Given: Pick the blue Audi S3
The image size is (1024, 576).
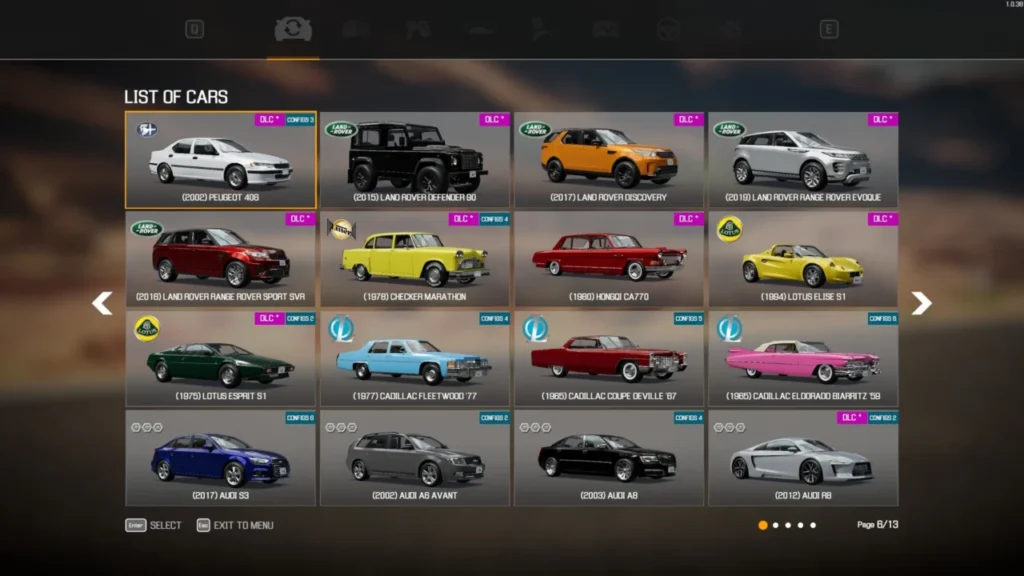Looking at the screenshot, I should [220, 457].
